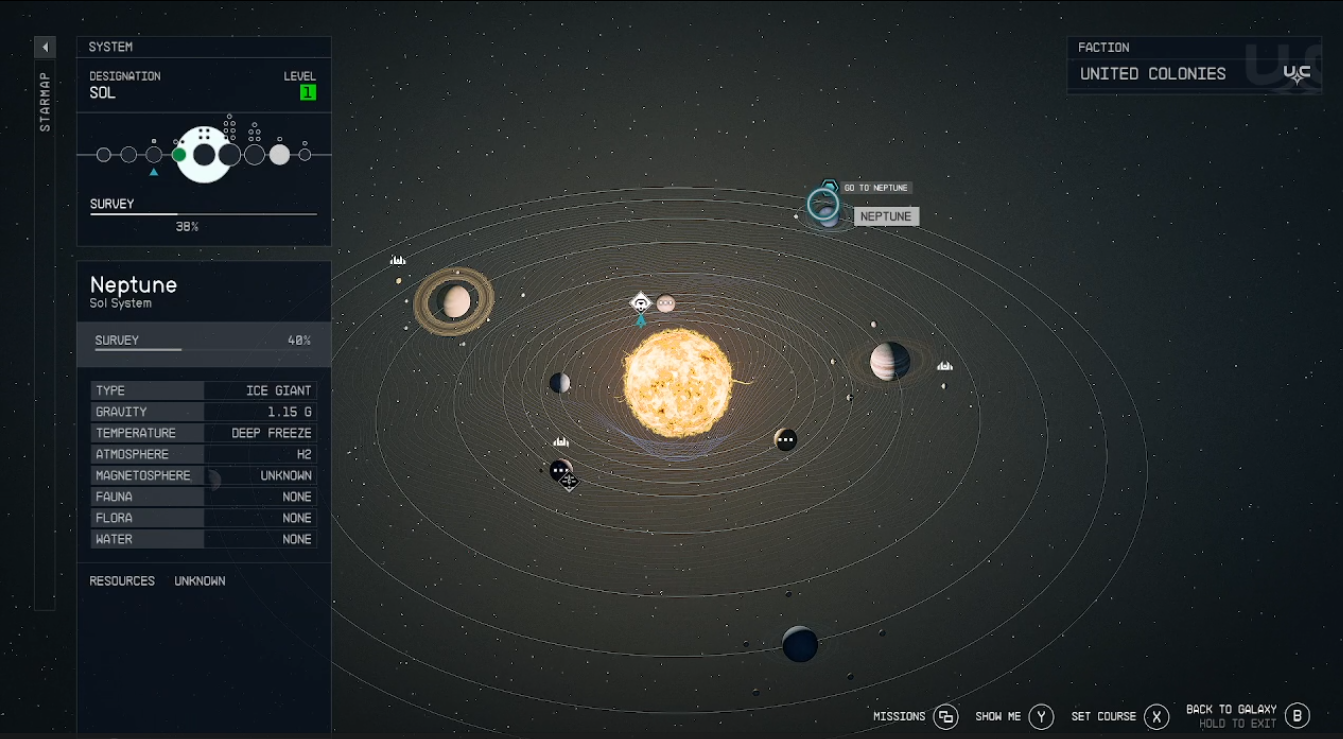Click the settlement icon below Mercury's orbit

pyautogui.click(x=559, y=441)
